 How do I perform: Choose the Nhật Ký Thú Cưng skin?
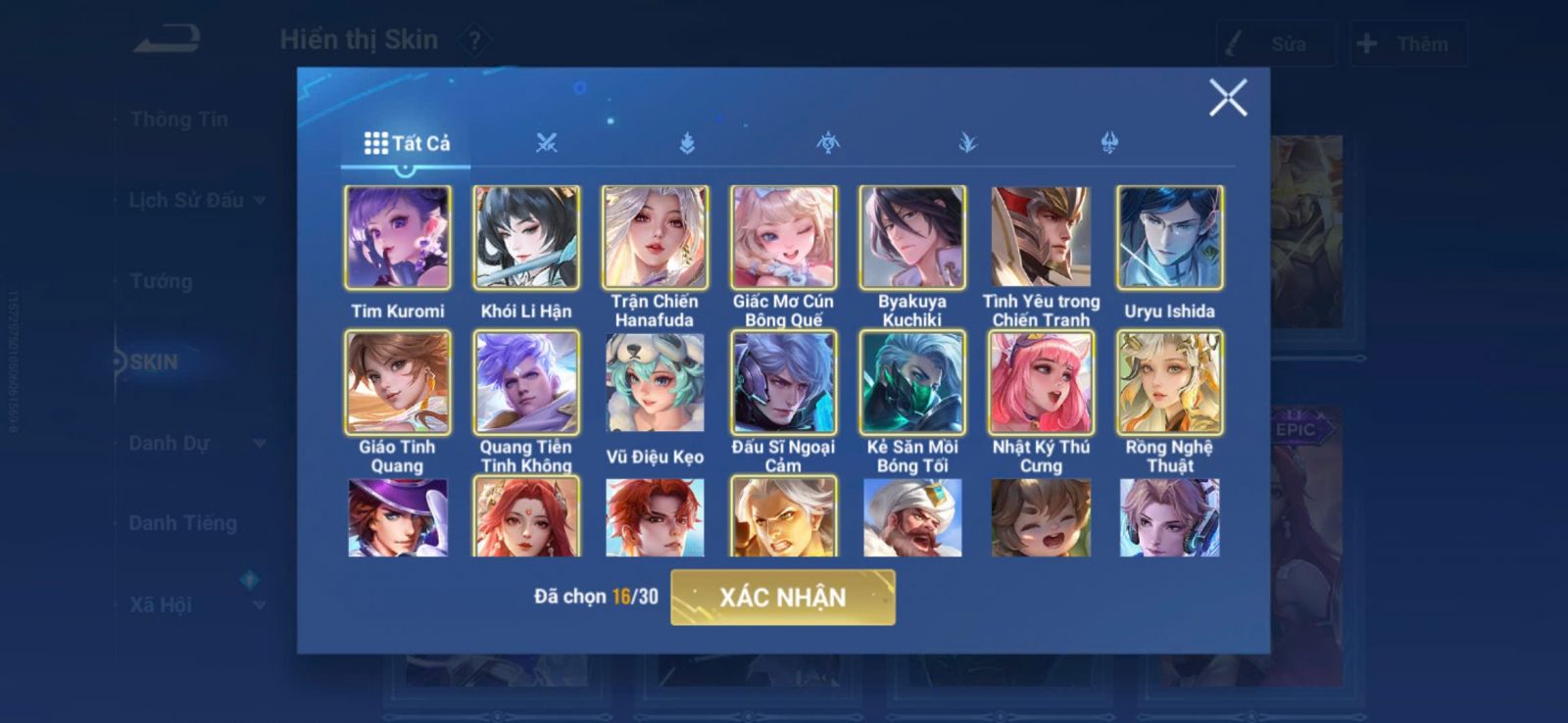tap(1041, 383)
